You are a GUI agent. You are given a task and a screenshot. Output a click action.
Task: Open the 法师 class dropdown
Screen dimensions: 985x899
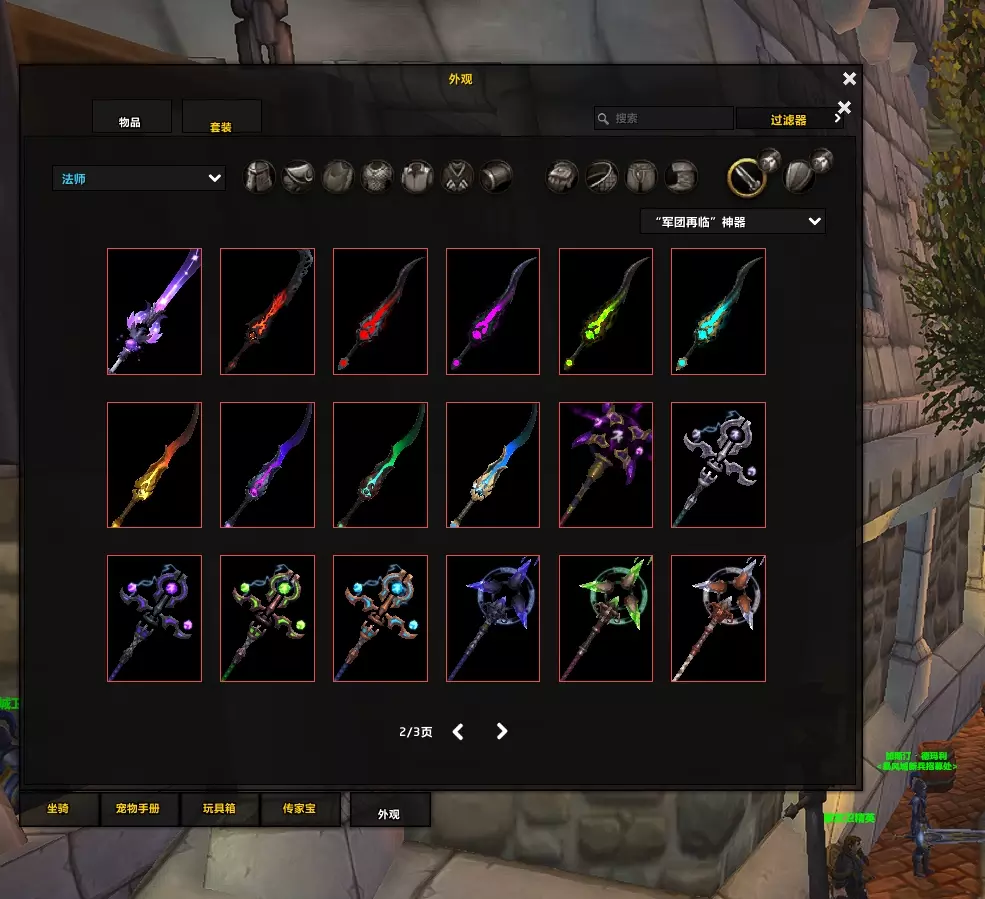pyautogui.click(x=138, y=178)
